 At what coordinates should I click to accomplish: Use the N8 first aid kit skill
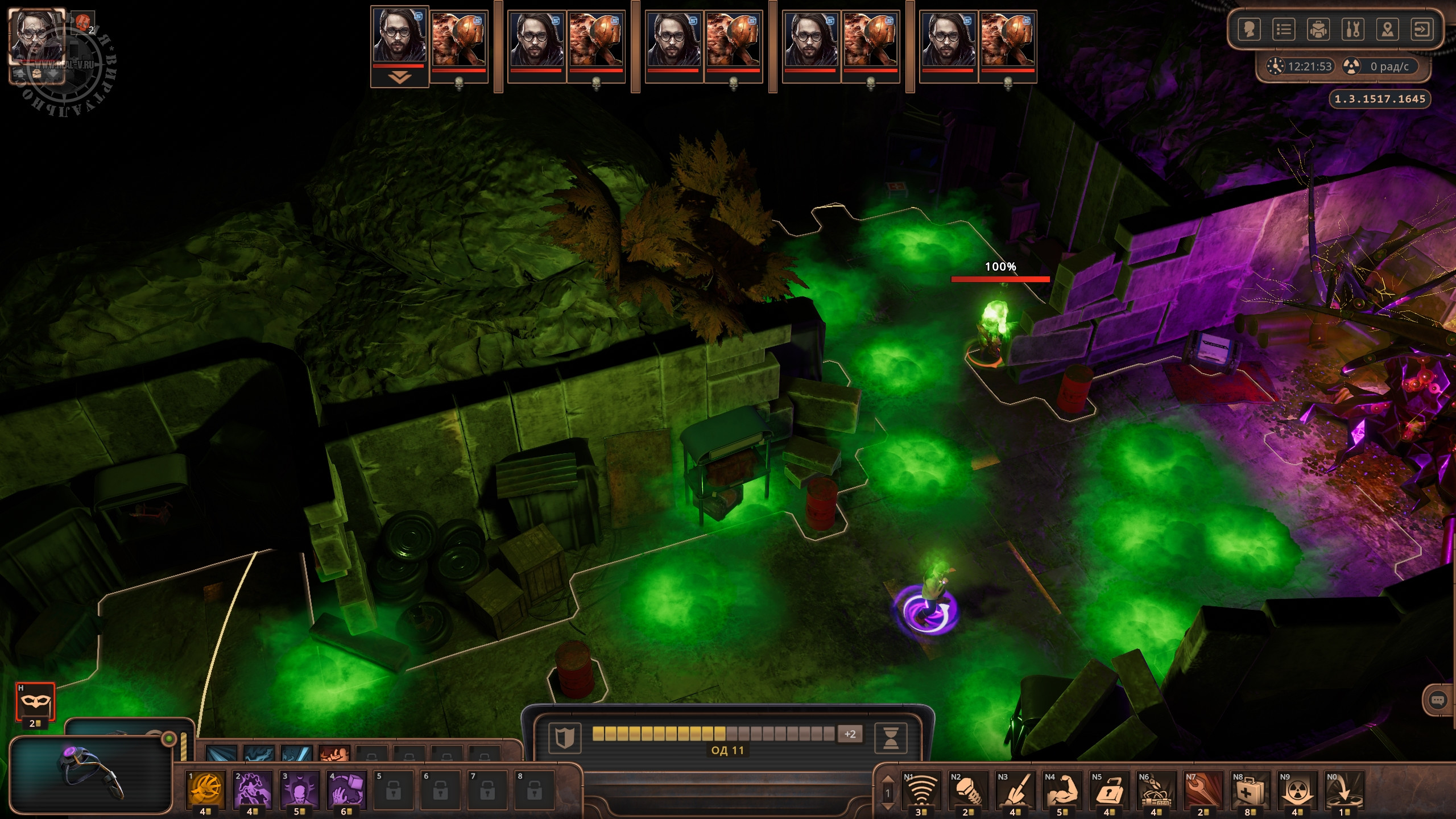tap(1250, 789)
